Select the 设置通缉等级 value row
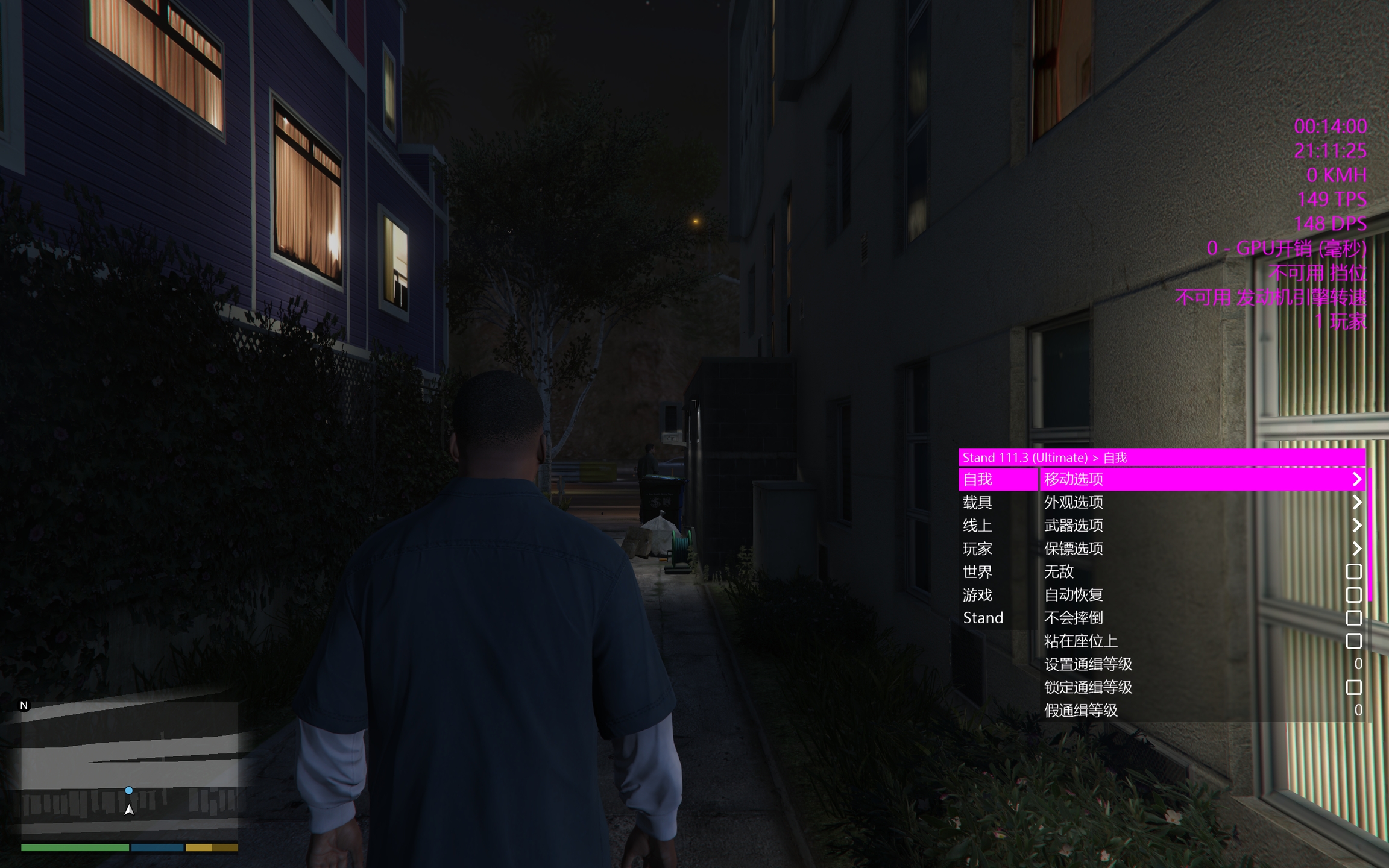The image size is (1389, 868). click(x=1200, y=664)
